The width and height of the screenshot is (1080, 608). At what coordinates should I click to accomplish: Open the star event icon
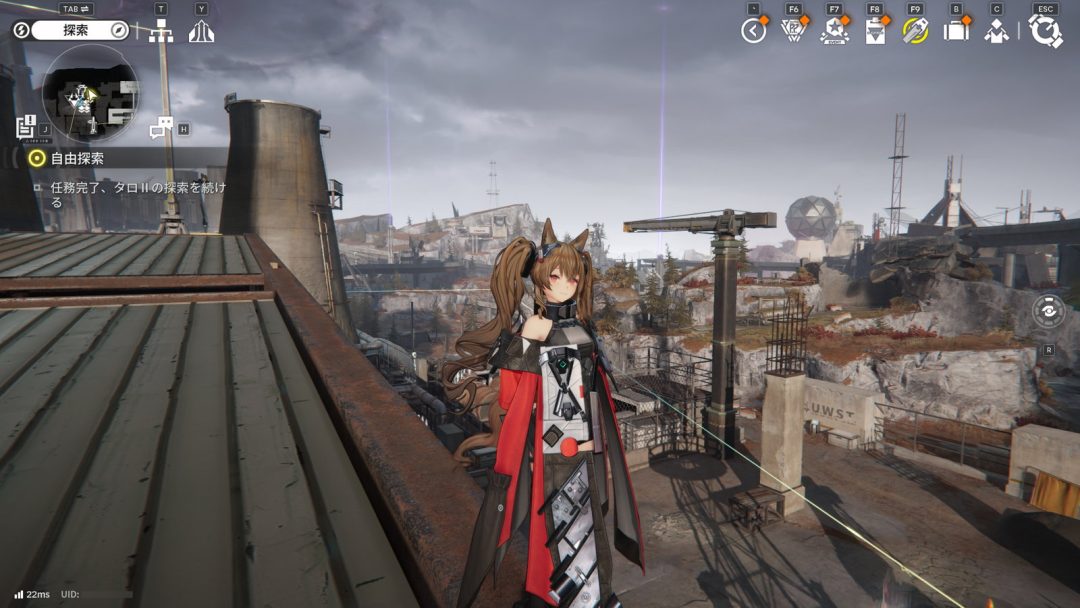pyautogui.click(x=834, y=31)
